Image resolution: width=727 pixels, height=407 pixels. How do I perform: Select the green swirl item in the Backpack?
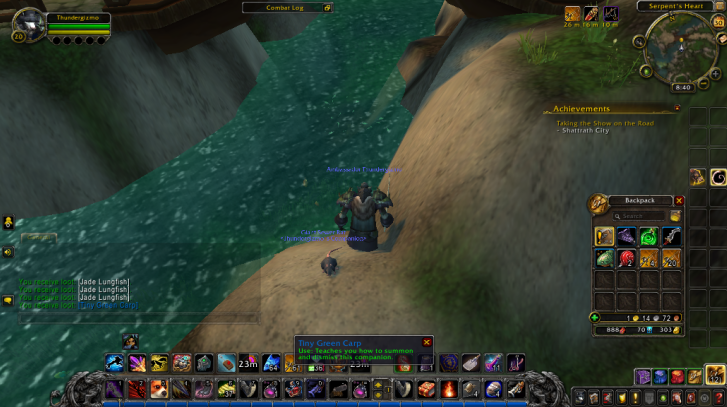coord(649,237)
